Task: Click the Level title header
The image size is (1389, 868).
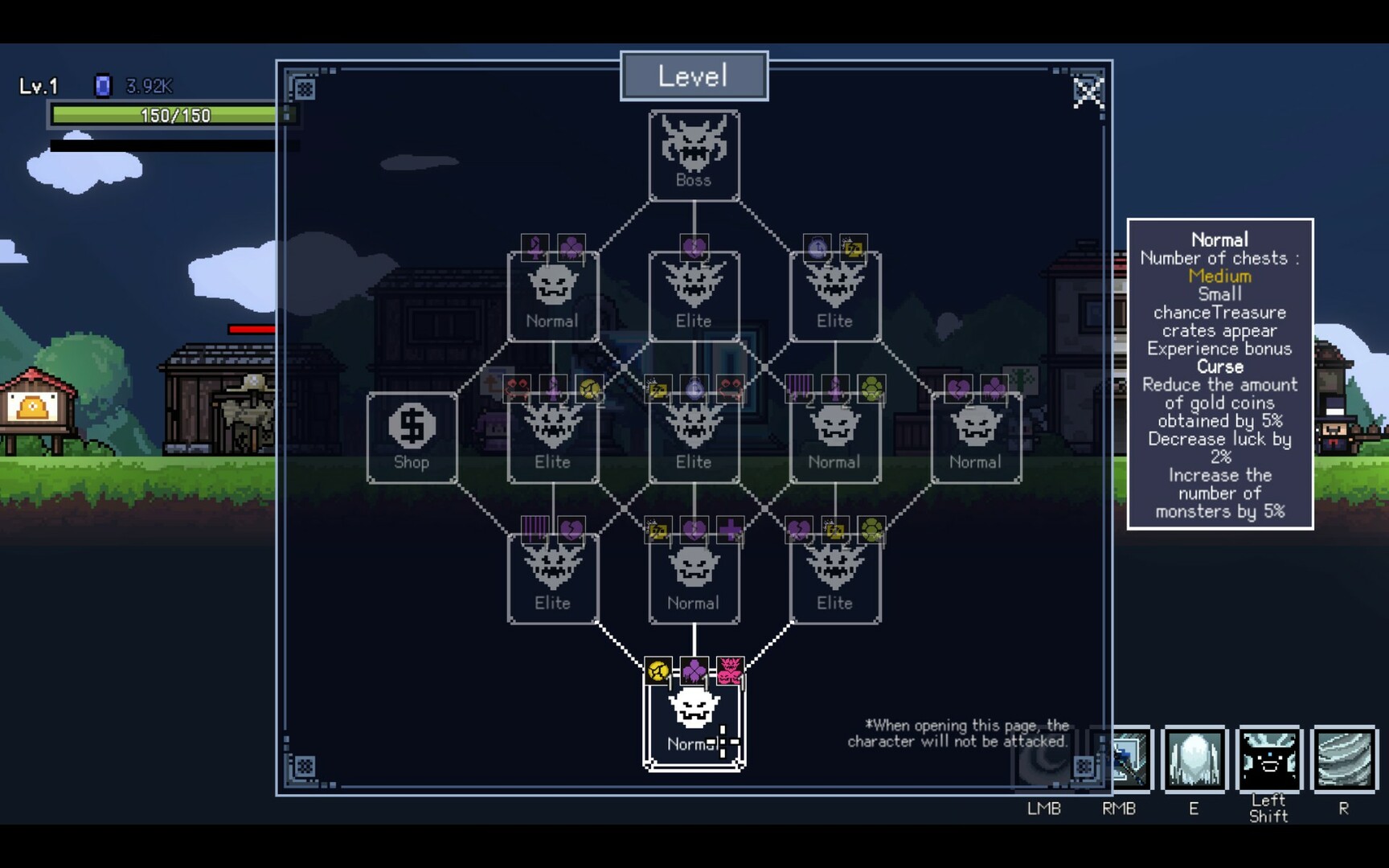Action: (693, 75)
